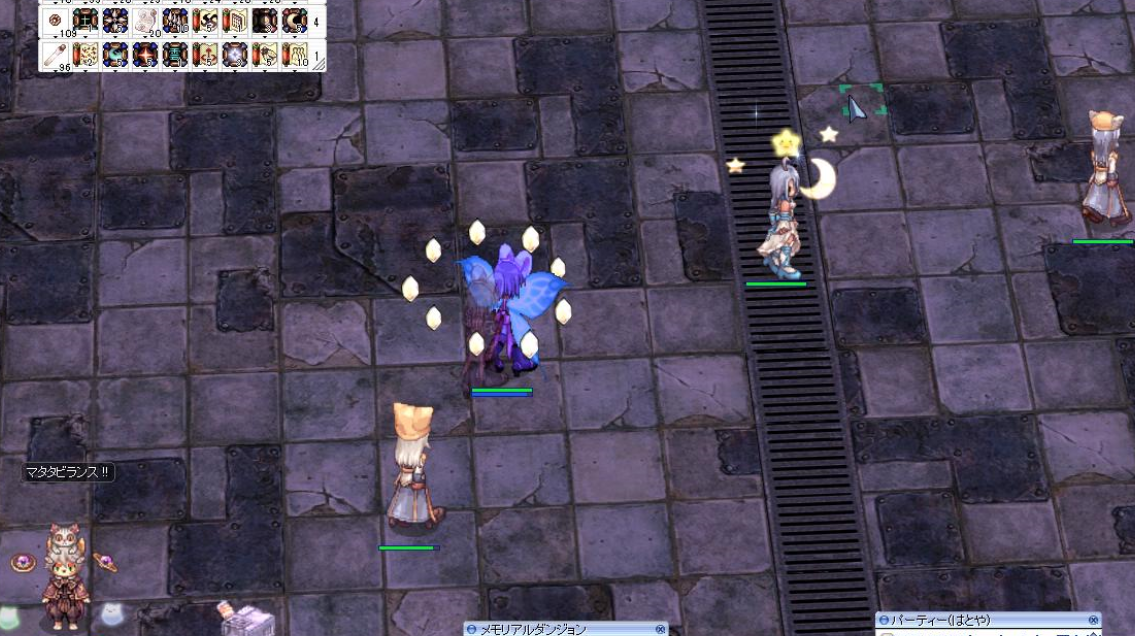Activate the white spikes skill icon
Viewport: 1135px width, 636px height.
point(175,20)
